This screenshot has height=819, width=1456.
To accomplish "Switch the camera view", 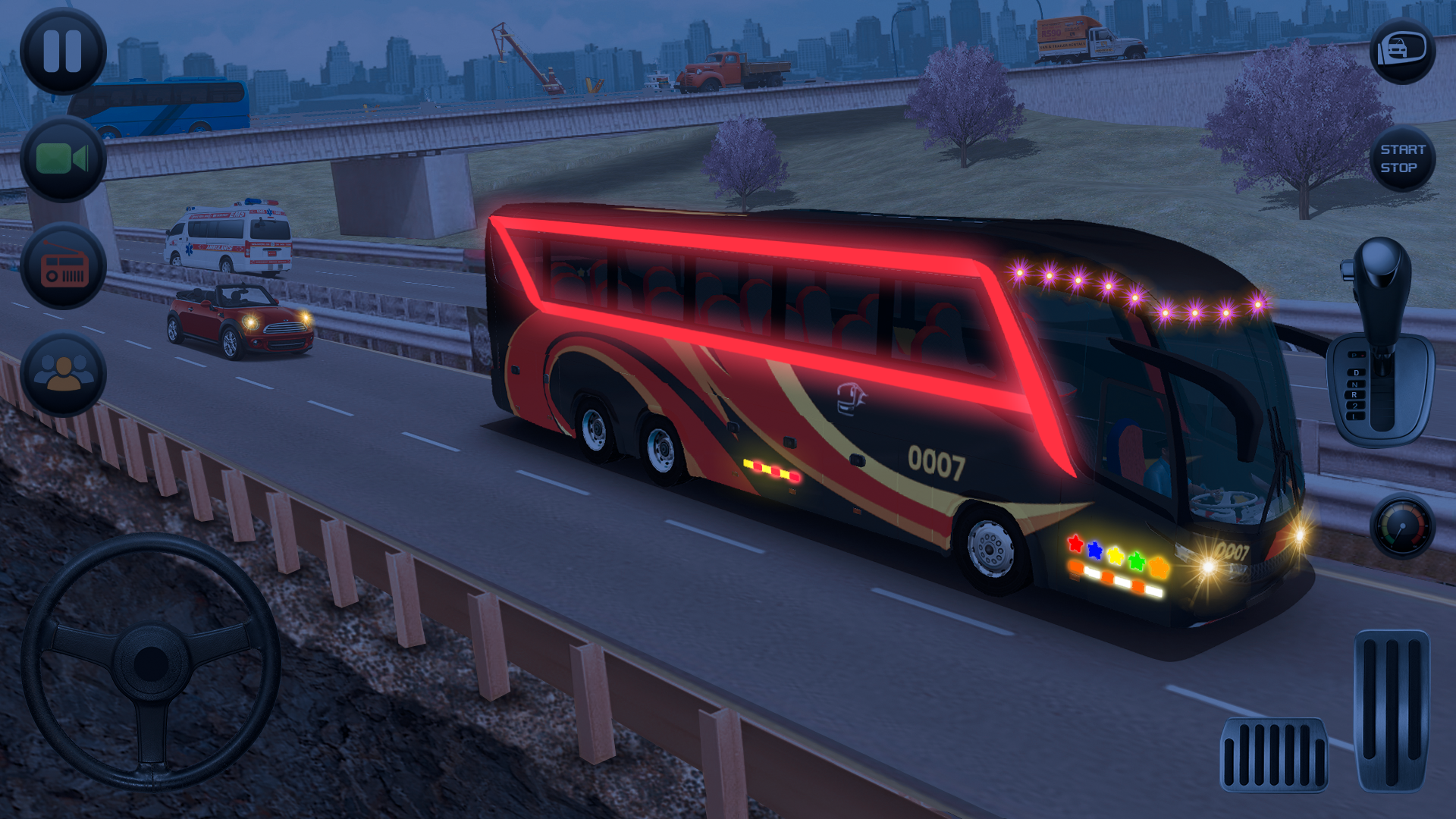I will pyautogui.click(x=63, y=159).
